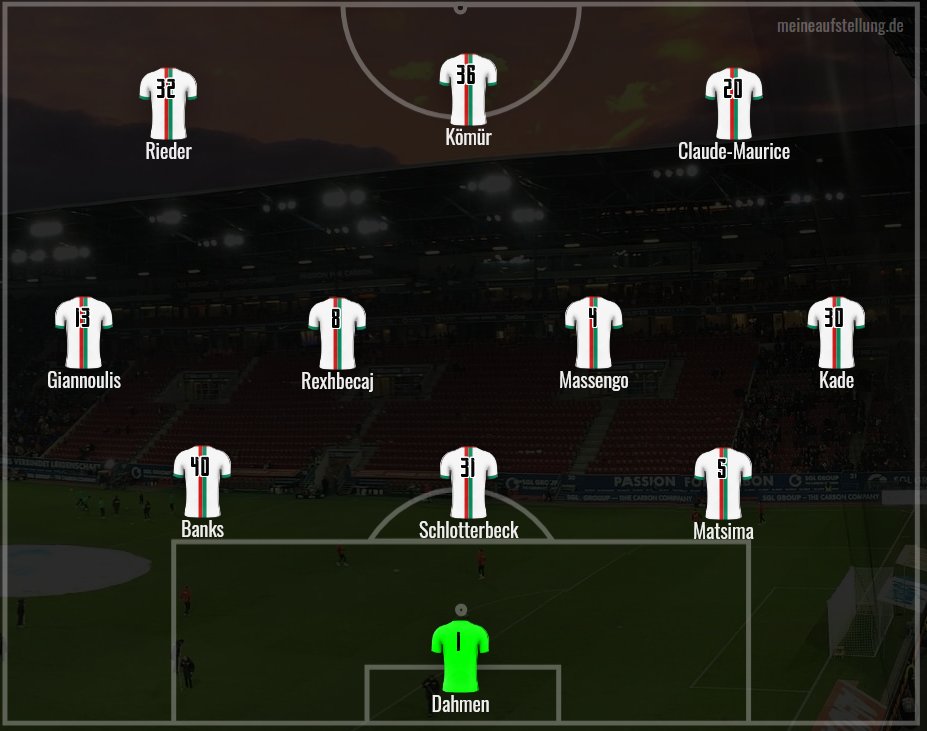Open the meineaufstellung.de watermark link
Screen dimensions: 927x731
pos(840,25)
